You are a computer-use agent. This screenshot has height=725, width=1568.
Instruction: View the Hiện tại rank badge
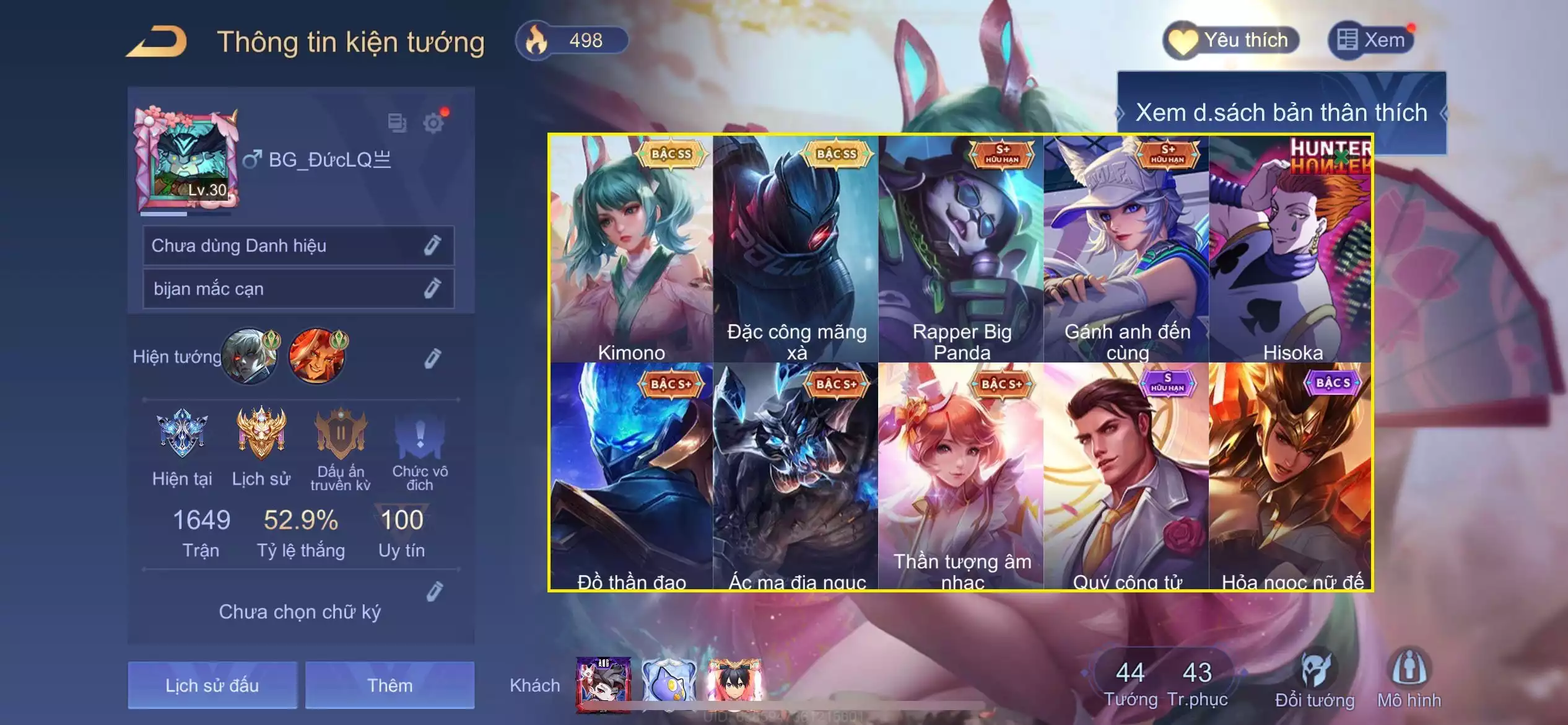pyautogui.click(x=182, y=434)
